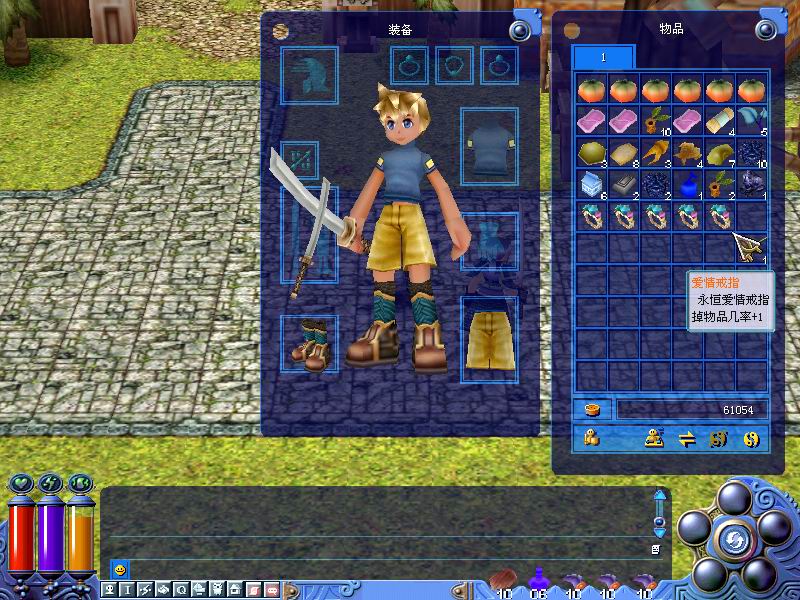Viewport: 800px width, 600px height.
Task: Click the swap arrows button in inventory
Action: (687, 438)
